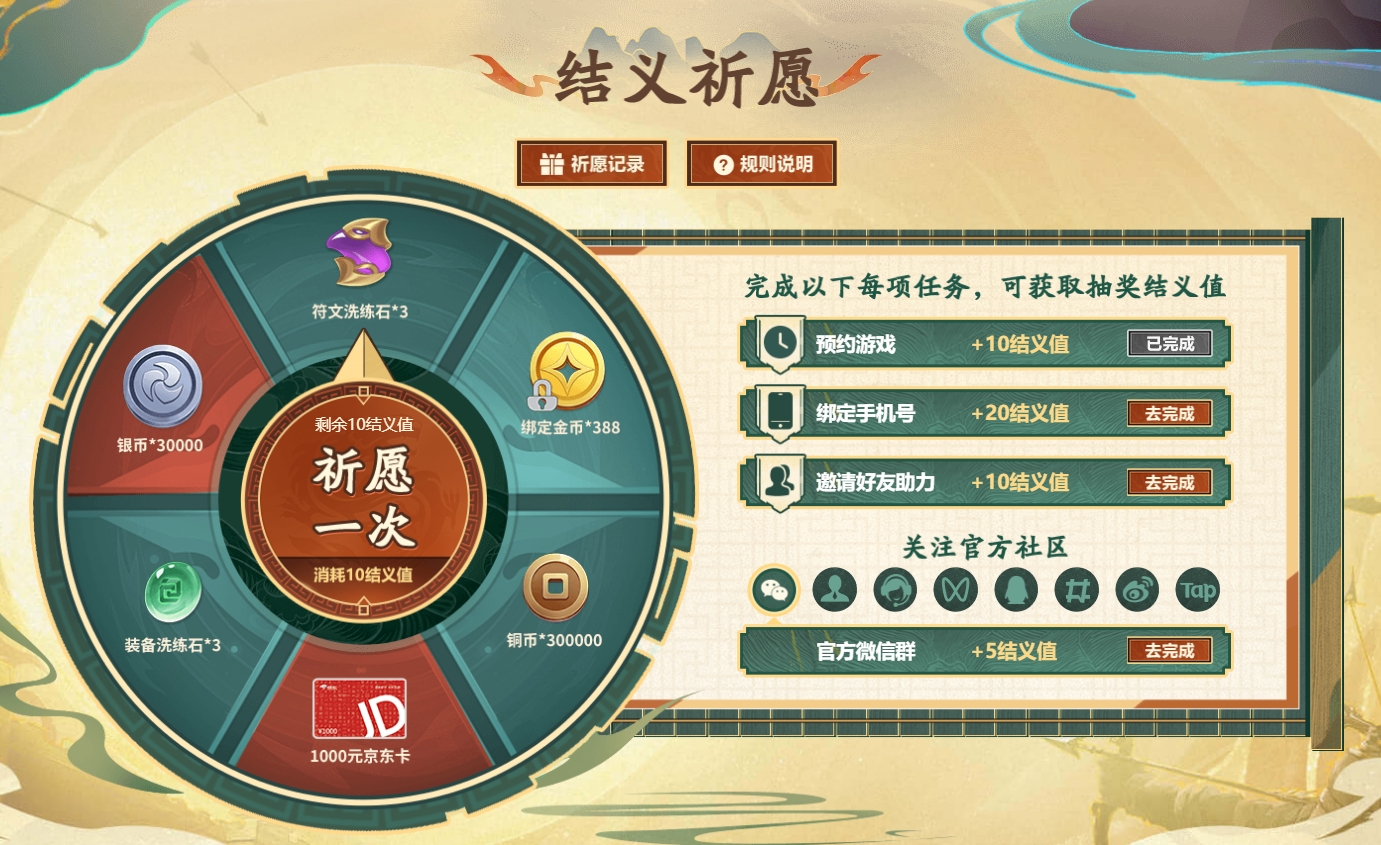Click the customer service headset icon

895,590
